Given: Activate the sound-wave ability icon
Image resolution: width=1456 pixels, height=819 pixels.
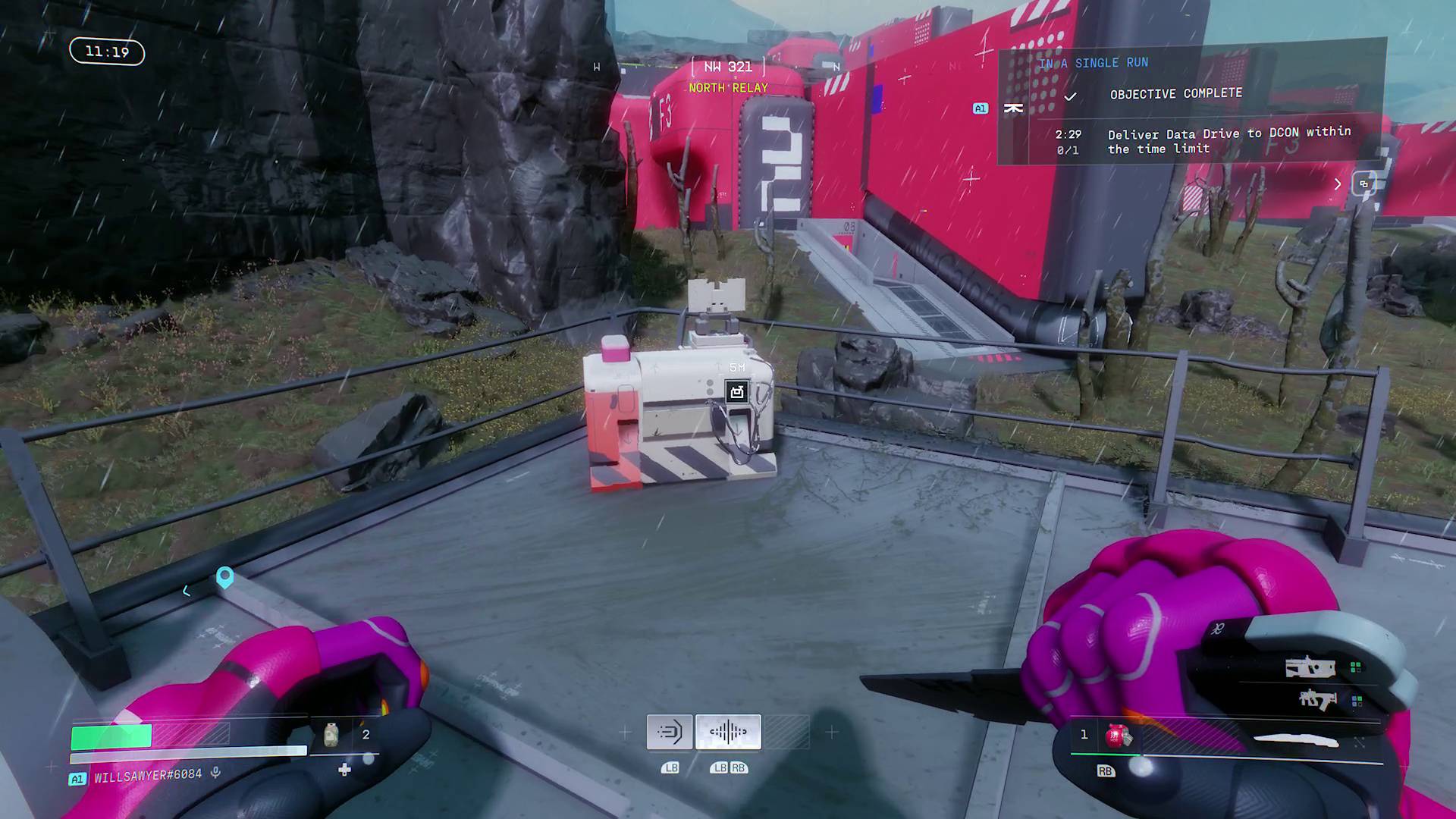Looking at the screenshot, I should tap(728, 732).
